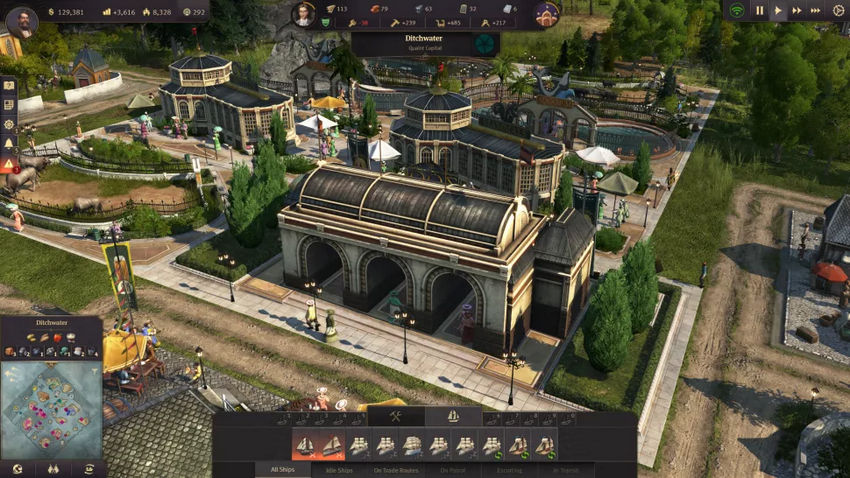The image size is (850, 478).
Task: Switch to the ships menu tab
Action: click(x=453, y=417)
